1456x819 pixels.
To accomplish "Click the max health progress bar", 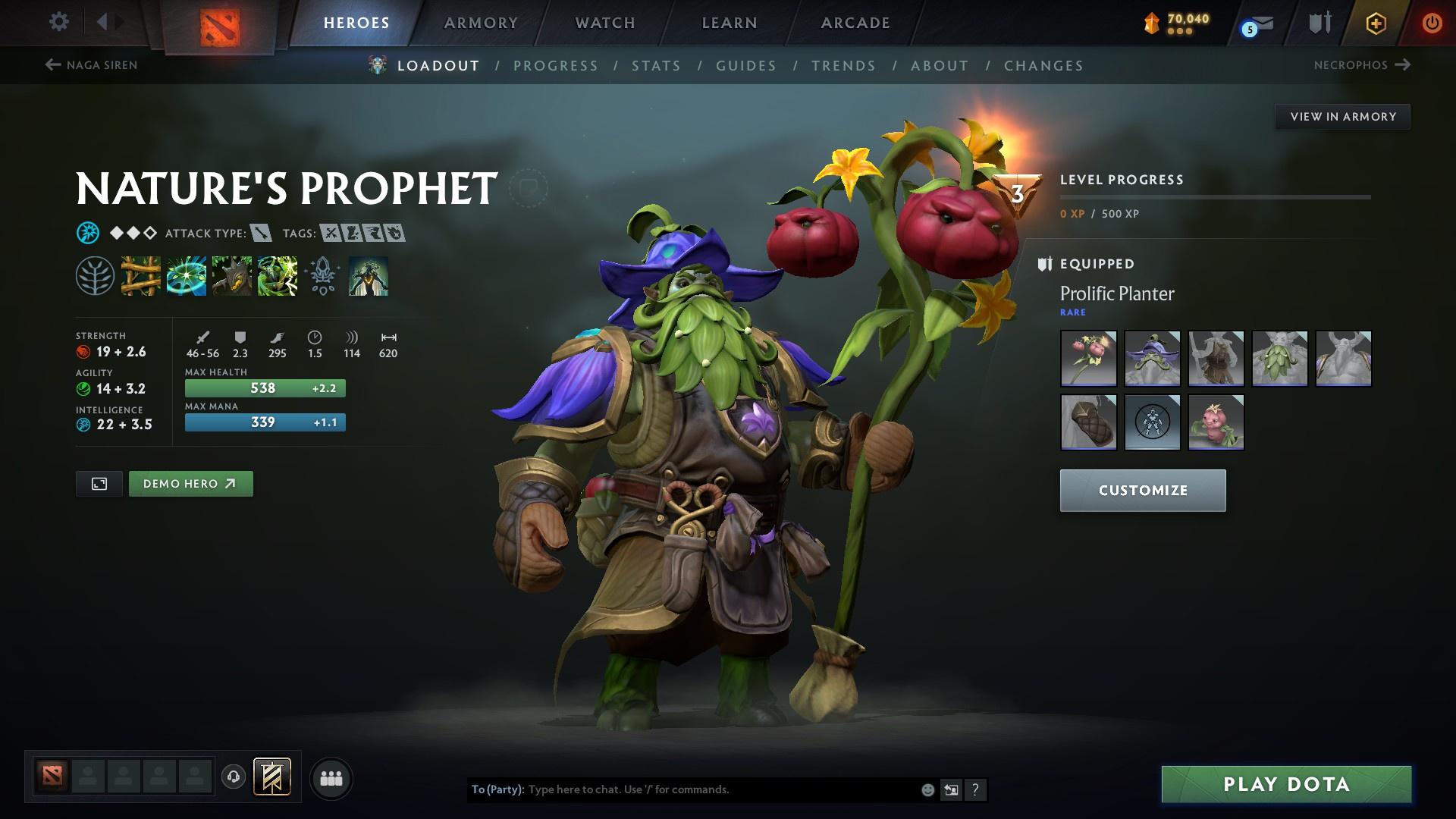I will click(x=265, y=388).
